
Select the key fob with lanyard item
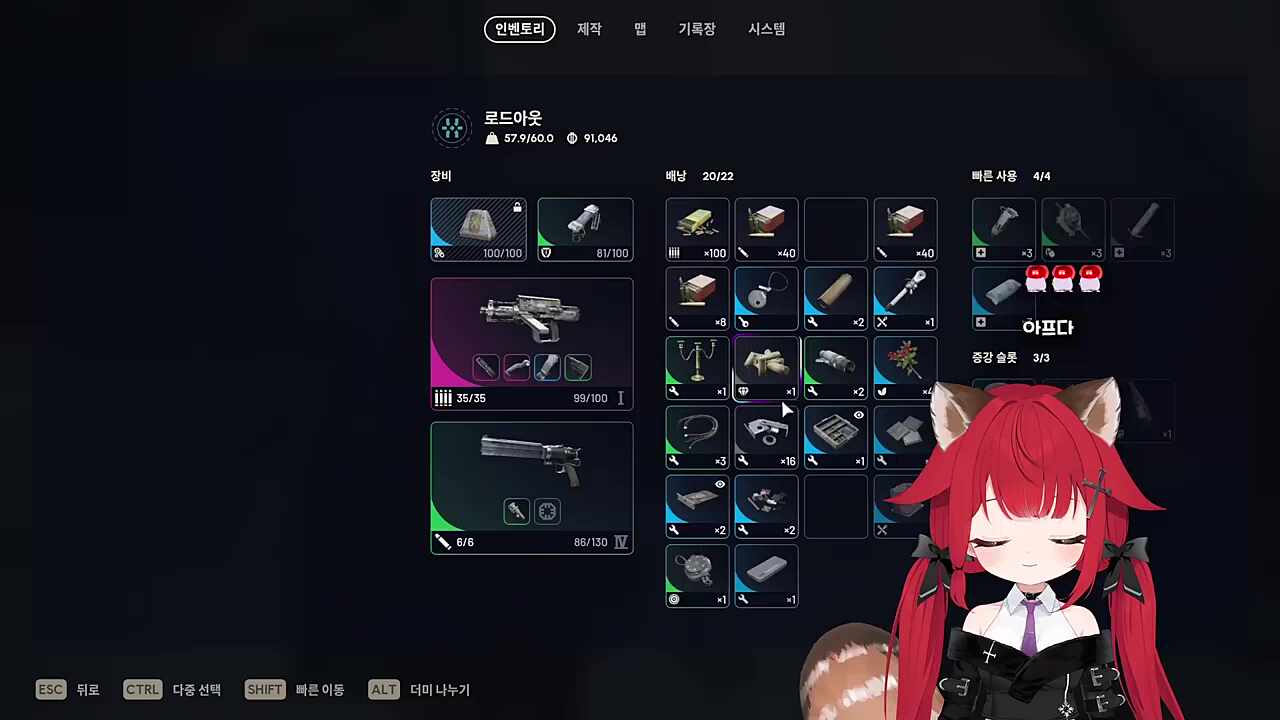coord(766,298)
